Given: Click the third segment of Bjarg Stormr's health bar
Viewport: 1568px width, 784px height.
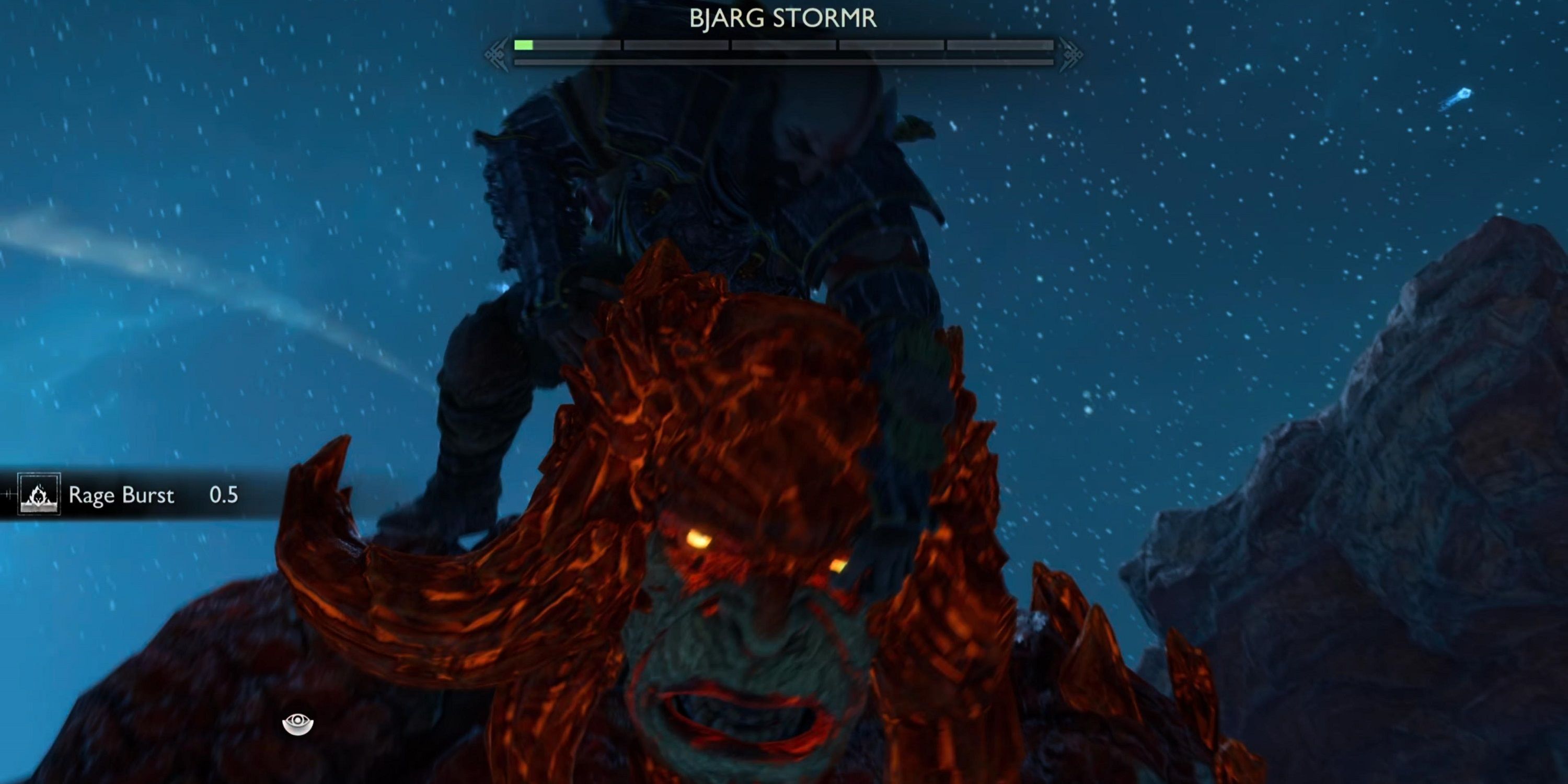Looking at the screenshot, I should tap(785, 44).
